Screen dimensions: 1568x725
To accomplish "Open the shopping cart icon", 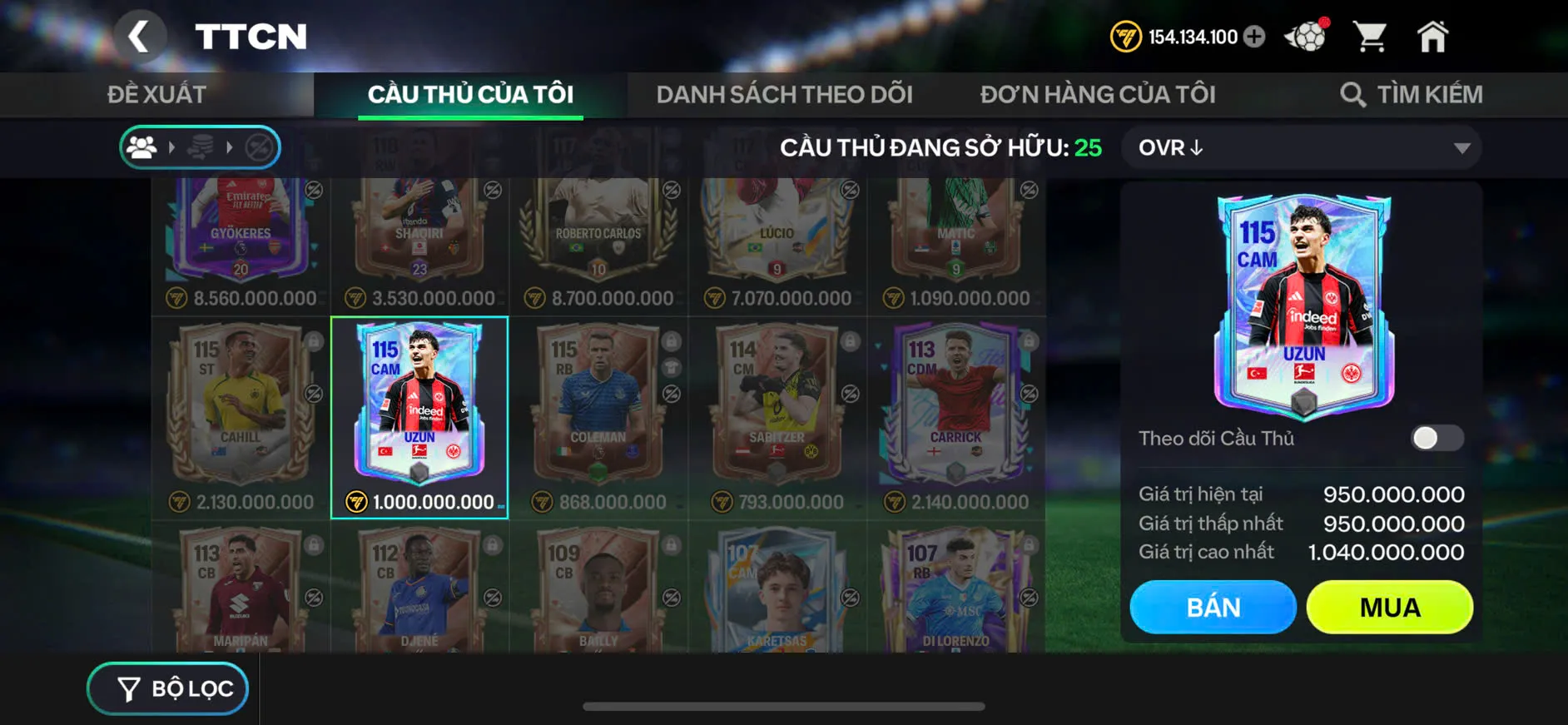I will coord(1372,36).
